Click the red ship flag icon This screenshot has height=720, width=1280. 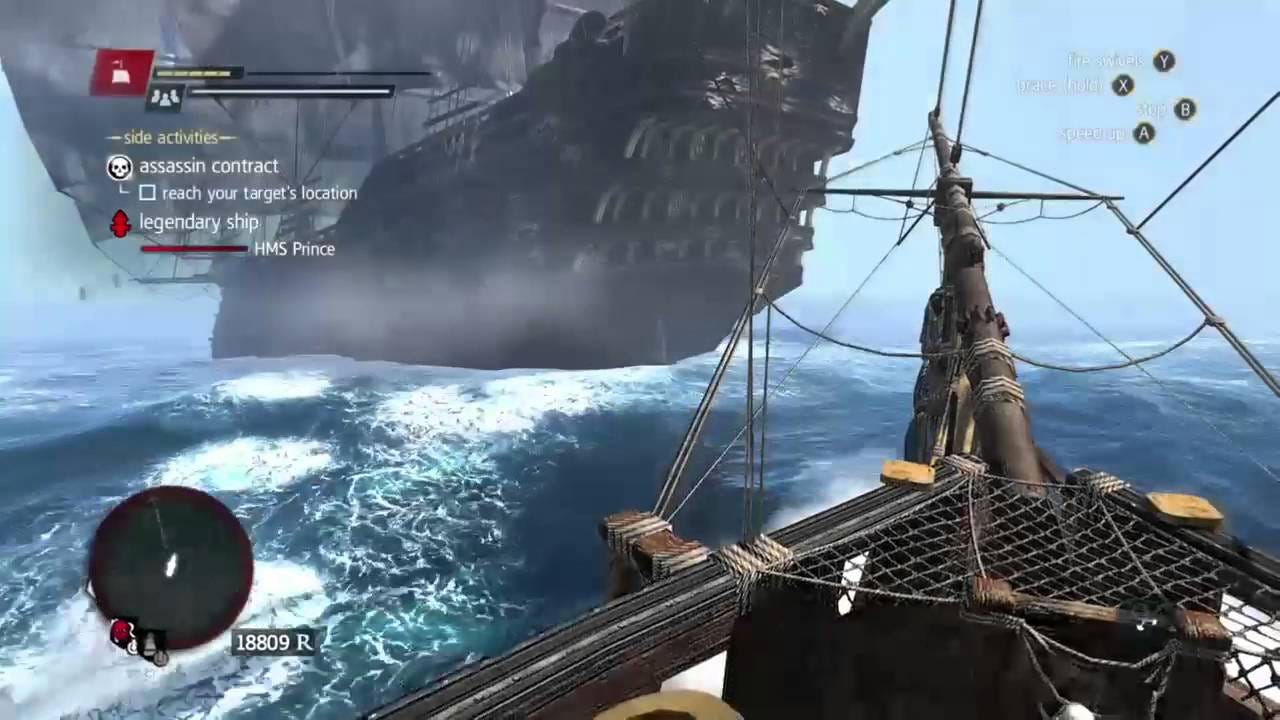pyautogui.click(x=122, y=72)
